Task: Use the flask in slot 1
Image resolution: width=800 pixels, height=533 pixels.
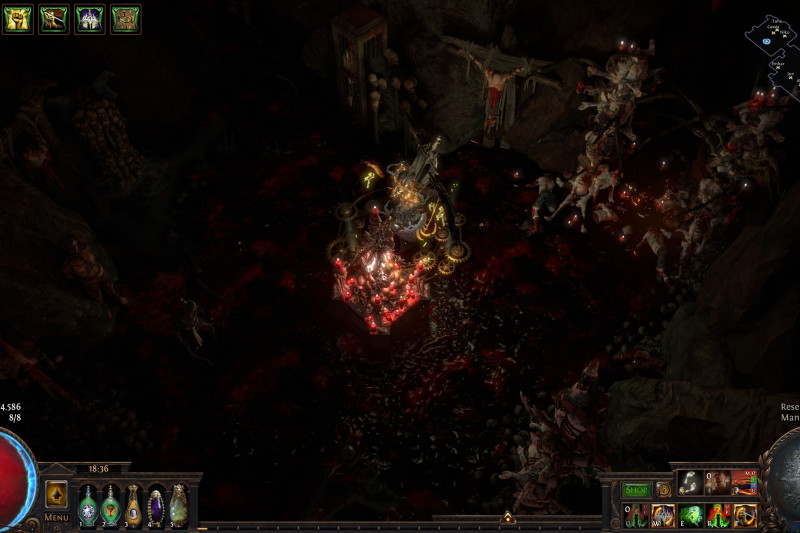Action: [89, 505]
